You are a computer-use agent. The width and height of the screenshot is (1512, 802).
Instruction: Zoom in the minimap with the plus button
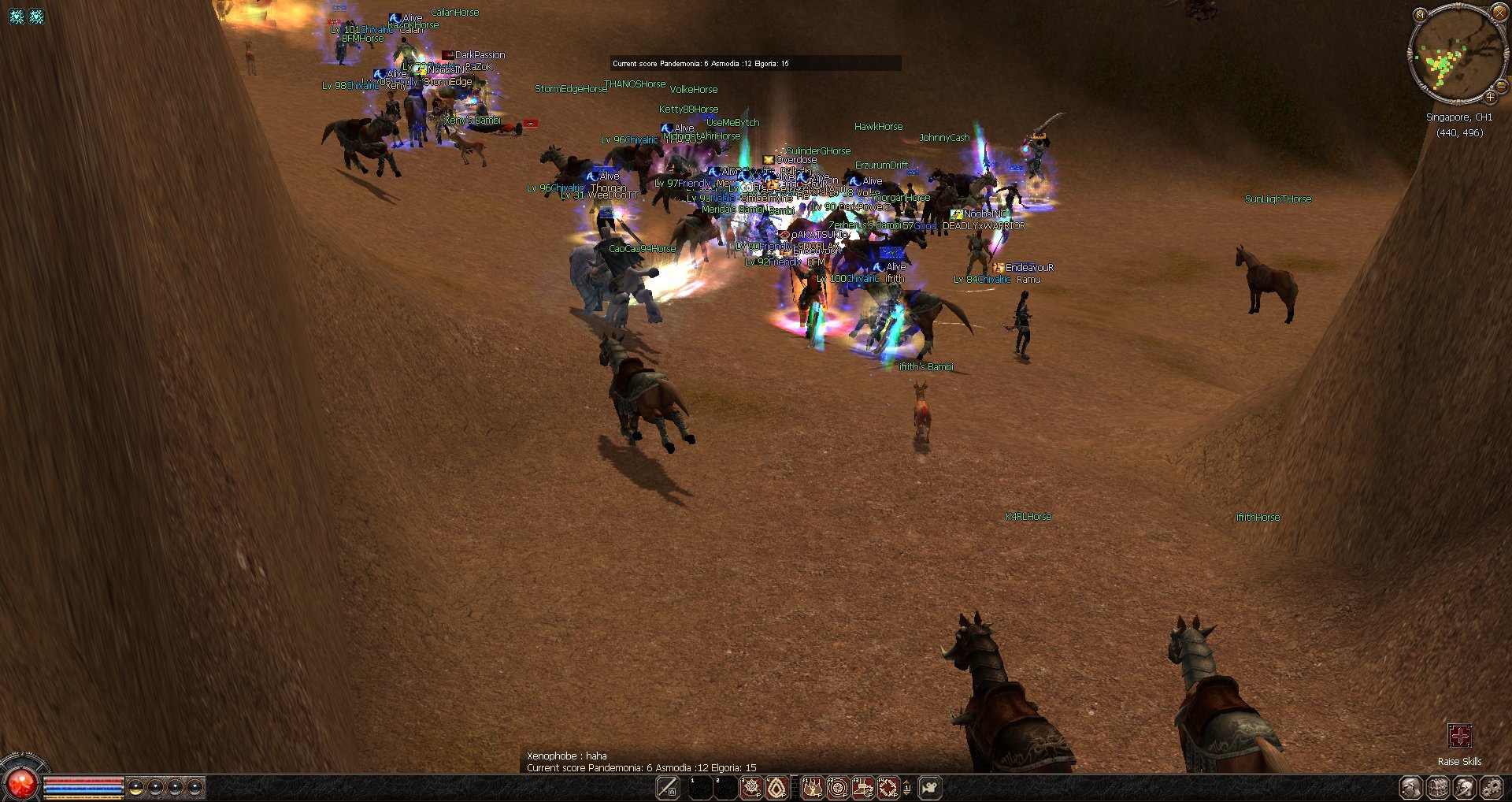[x=1490, y=97]
